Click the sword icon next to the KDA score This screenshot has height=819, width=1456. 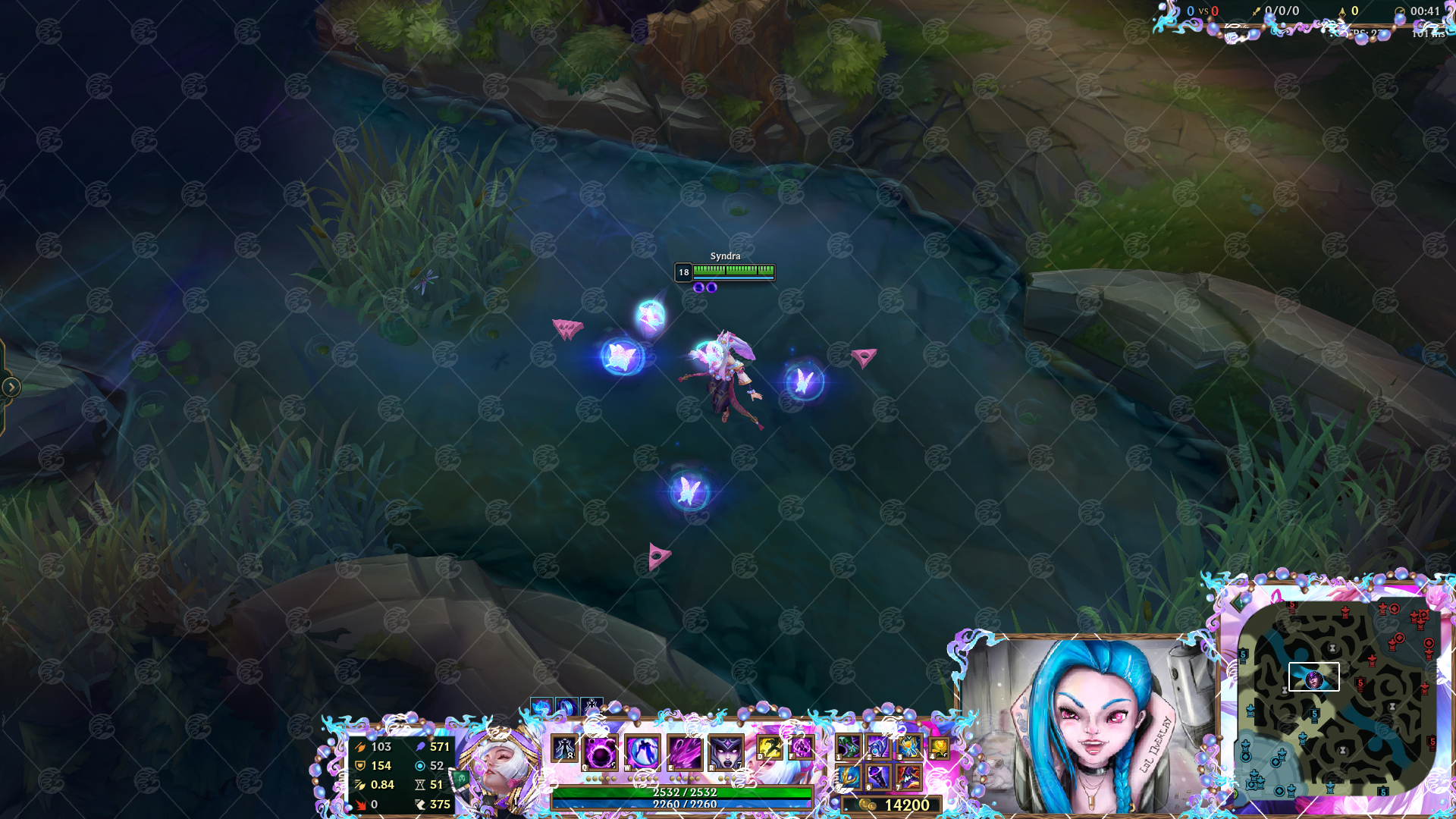[x=1257, y=11]
